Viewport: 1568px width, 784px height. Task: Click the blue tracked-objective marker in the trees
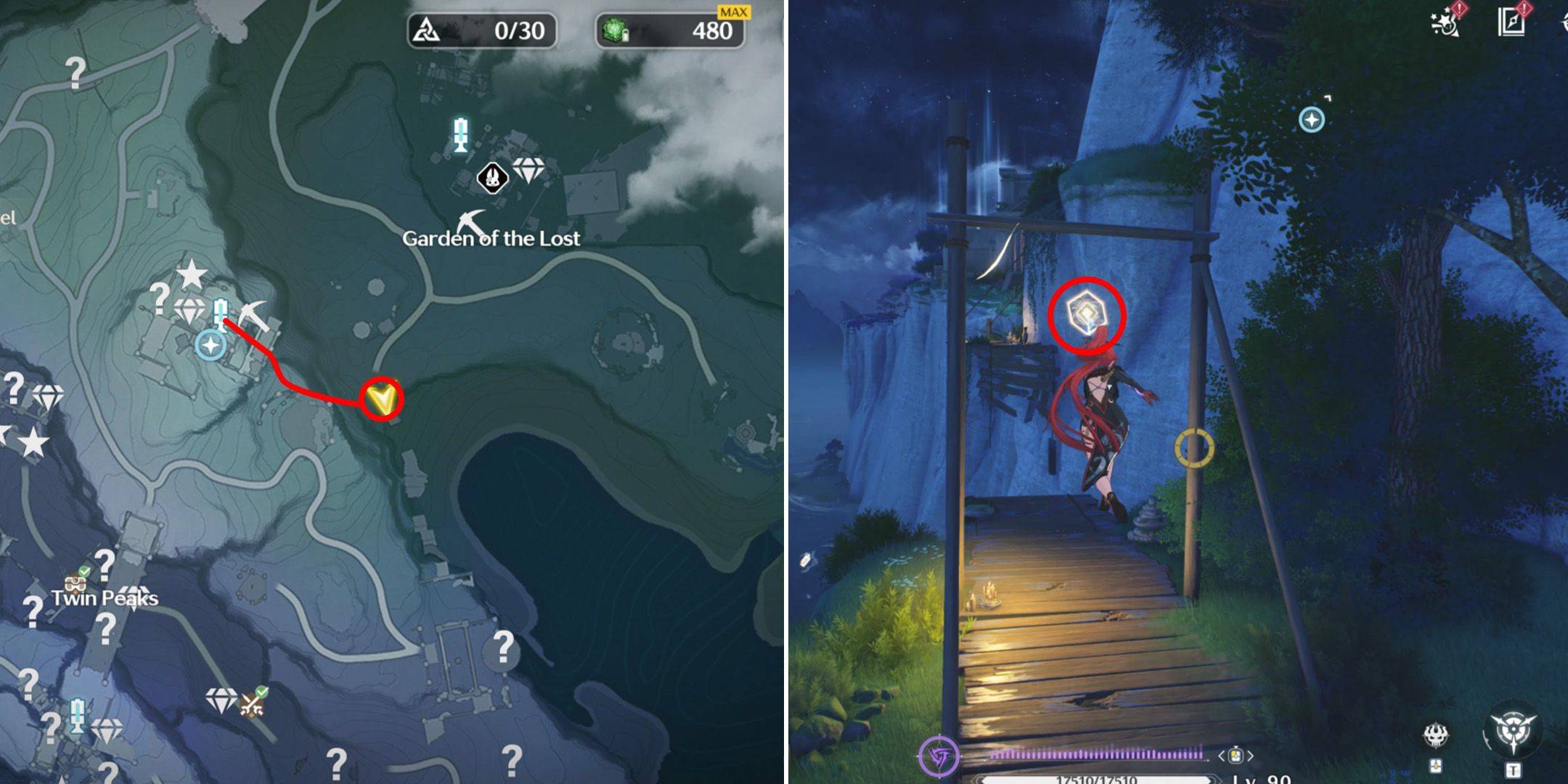[x=1312, y=119]
